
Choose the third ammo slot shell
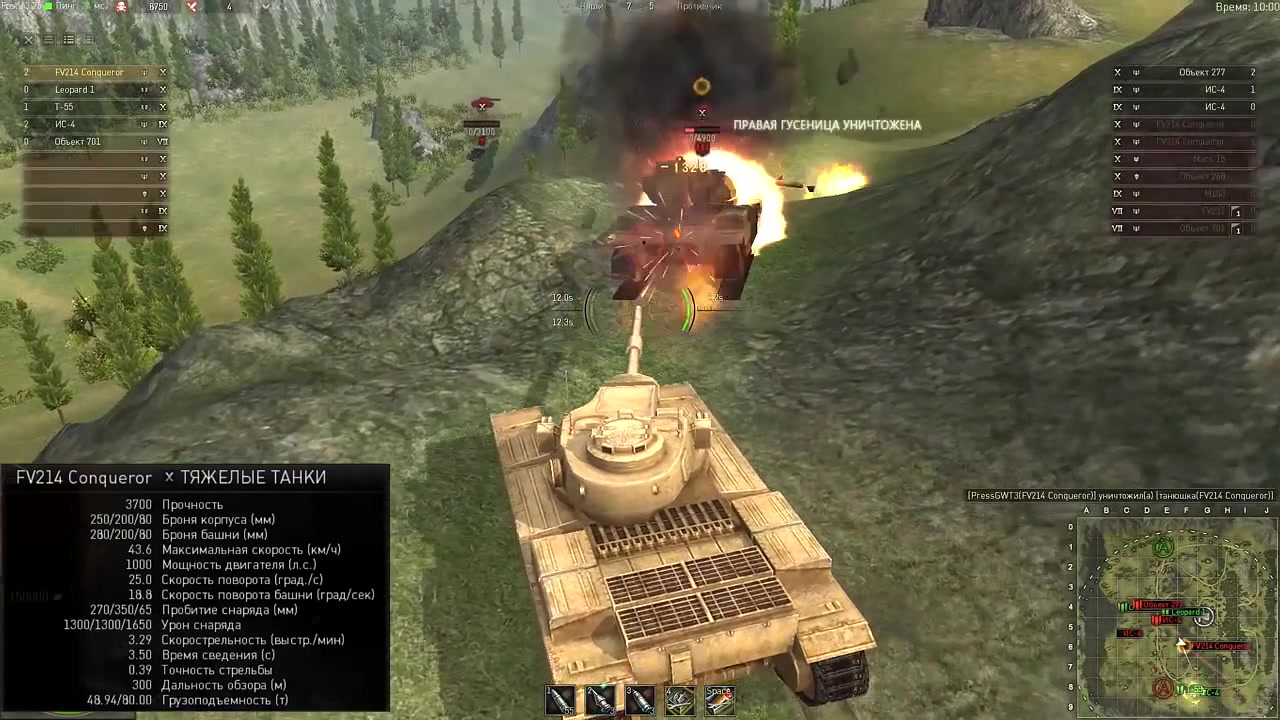coord(640,700)
